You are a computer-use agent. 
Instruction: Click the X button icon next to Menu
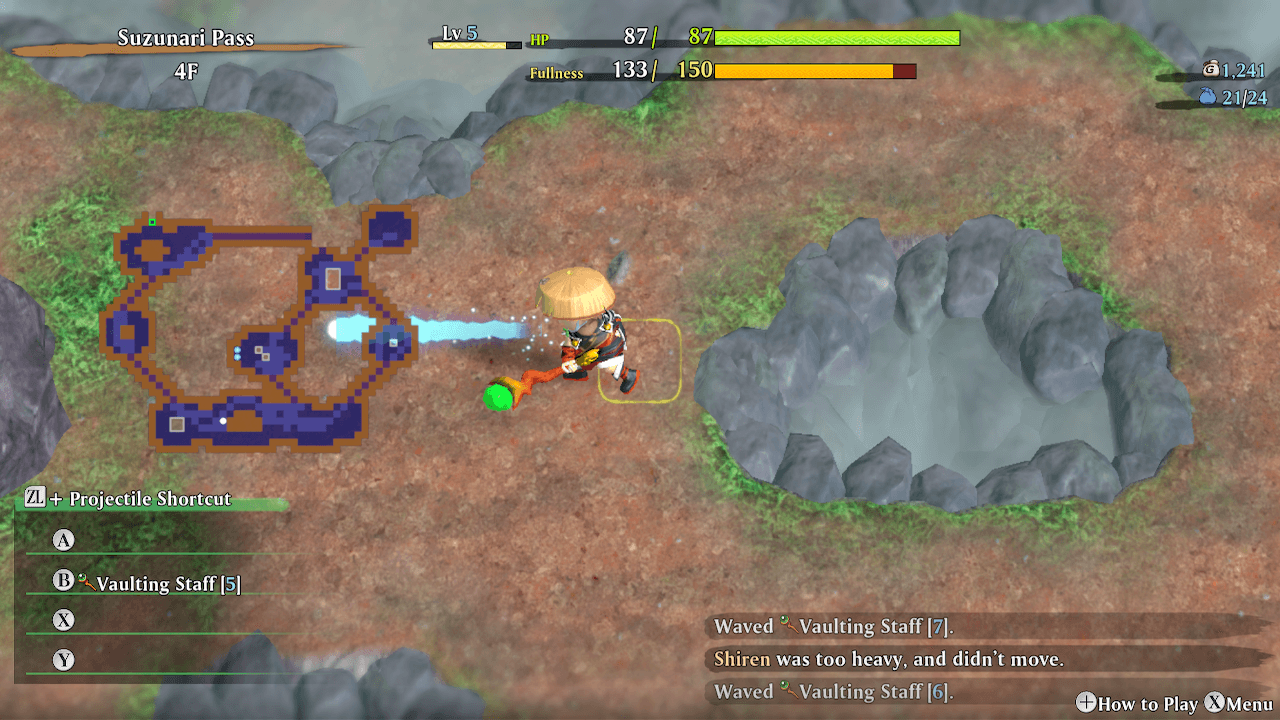(x=1215, y=704)
